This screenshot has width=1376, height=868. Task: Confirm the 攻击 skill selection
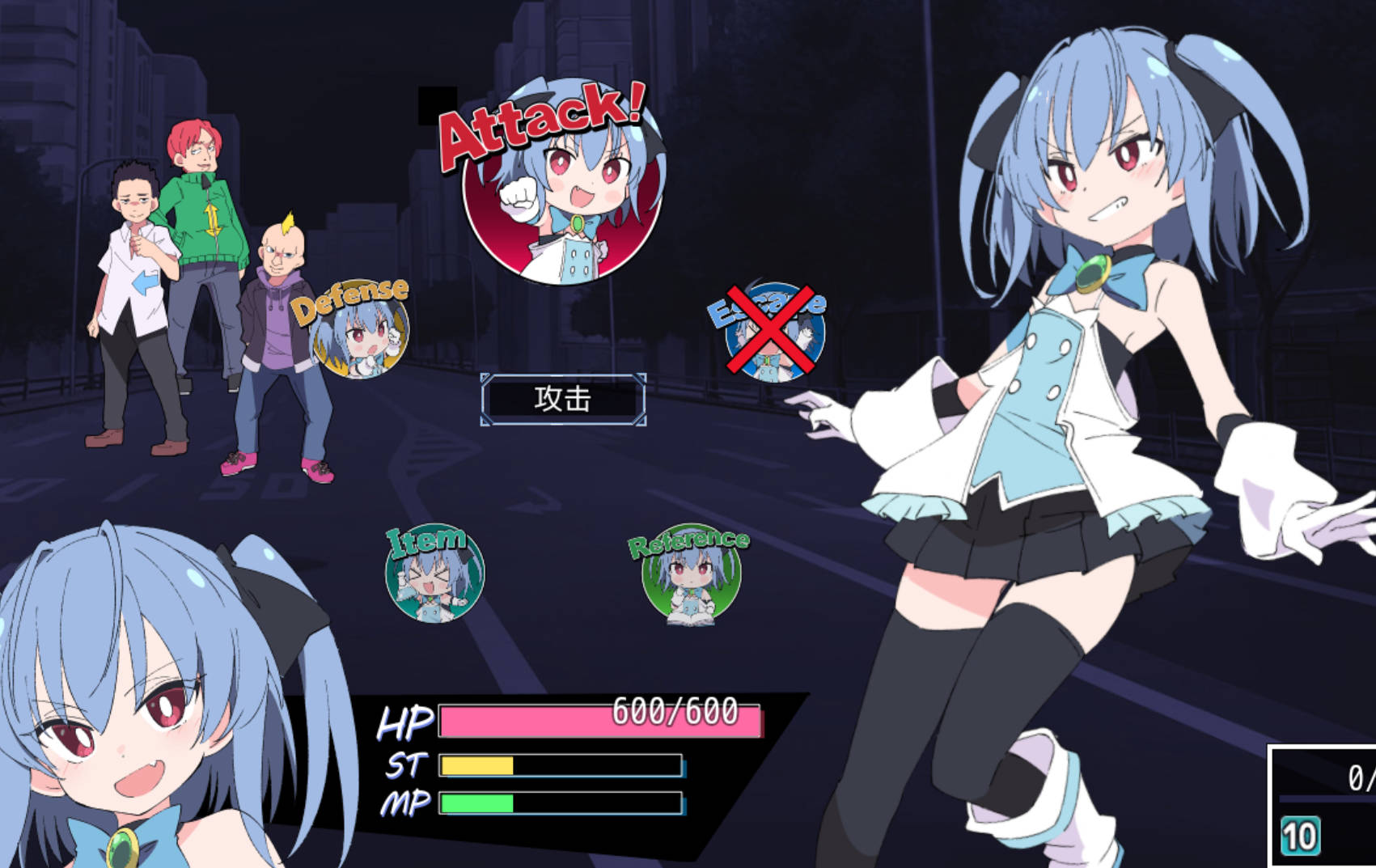click(564, 398)
